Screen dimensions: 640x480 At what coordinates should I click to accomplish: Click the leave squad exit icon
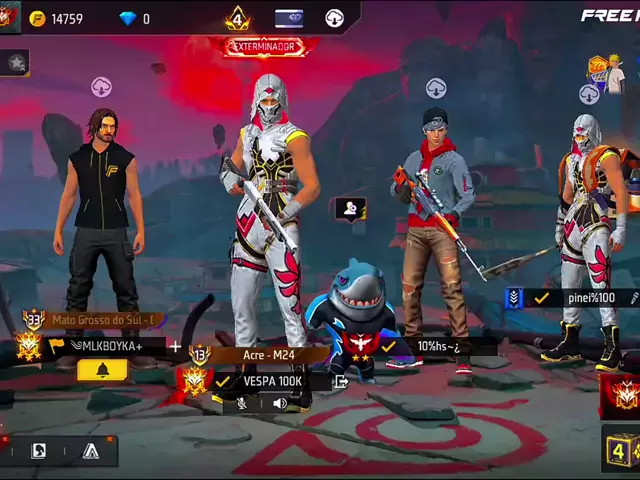[341, 381]
